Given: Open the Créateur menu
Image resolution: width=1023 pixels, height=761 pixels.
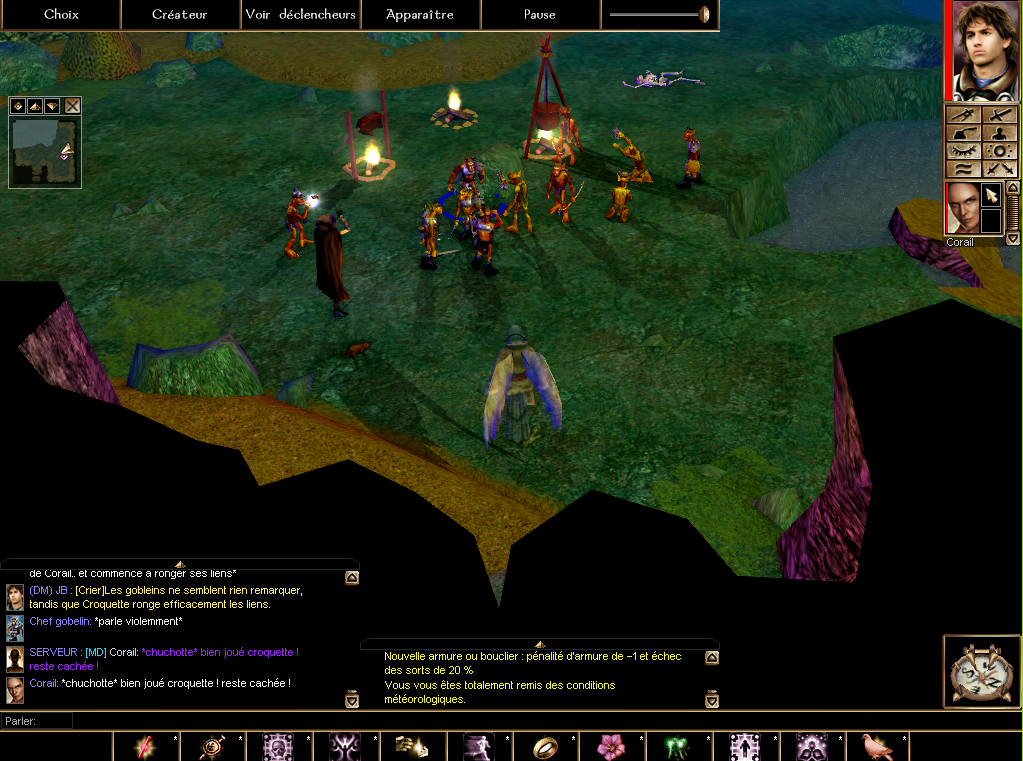Looking at the screenshot, I should click(180, 14).
